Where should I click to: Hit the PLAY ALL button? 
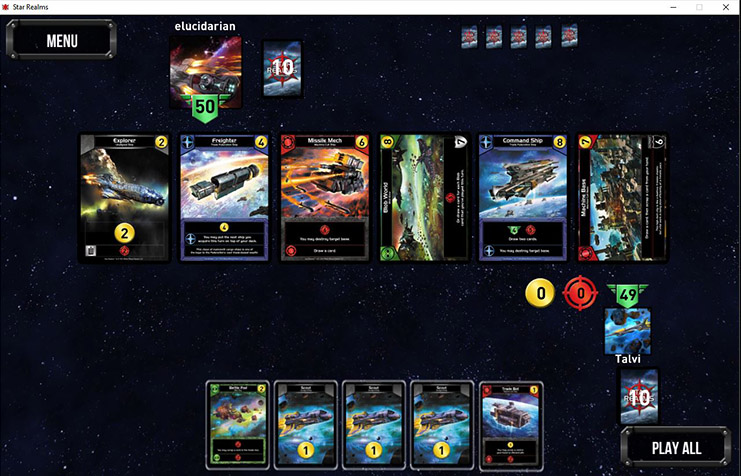(676, 447)
